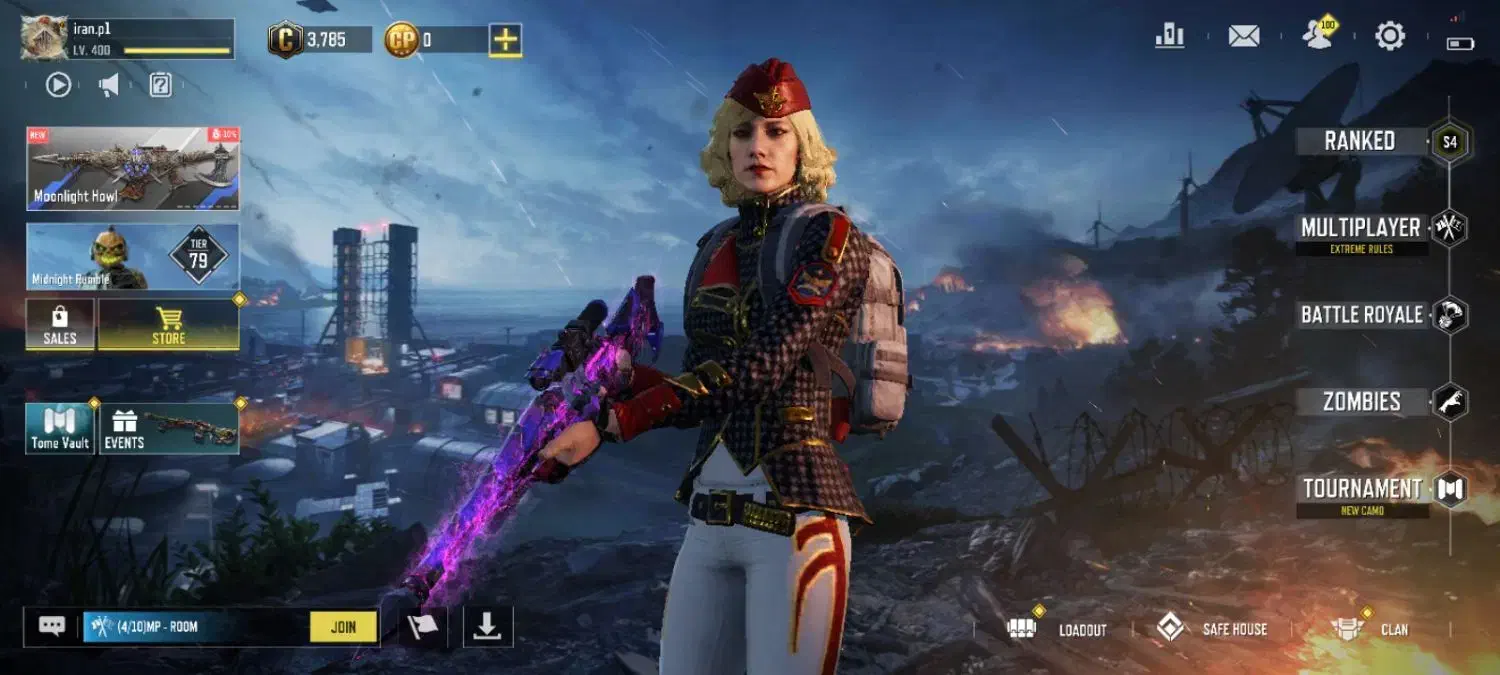Open Midnight Rumble battle pass tier
Image resolution: width=1500 pixels, height=675 pixels.
coord(133,257)
